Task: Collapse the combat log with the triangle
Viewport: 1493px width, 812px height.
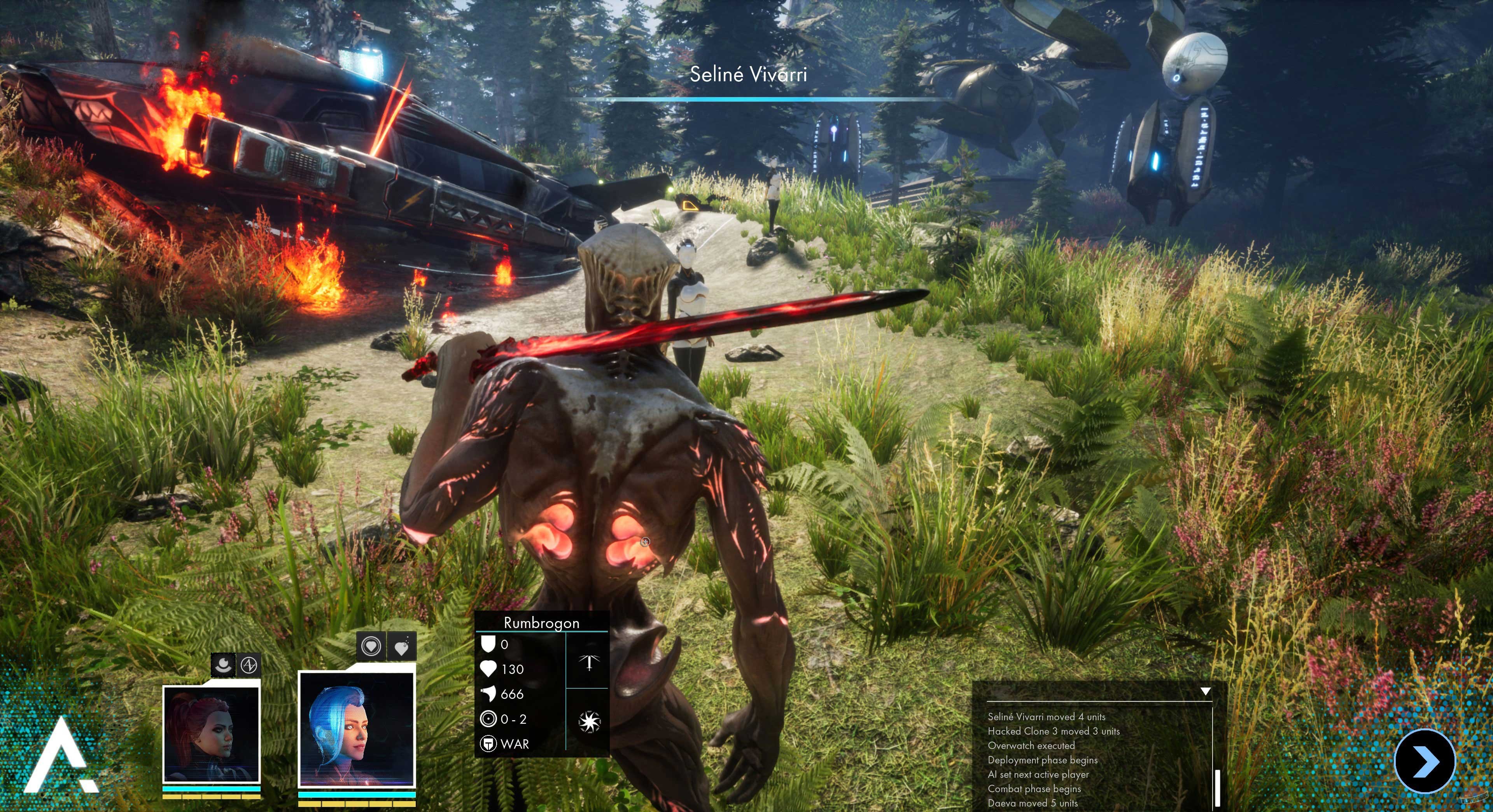Action: (1206, 691)
